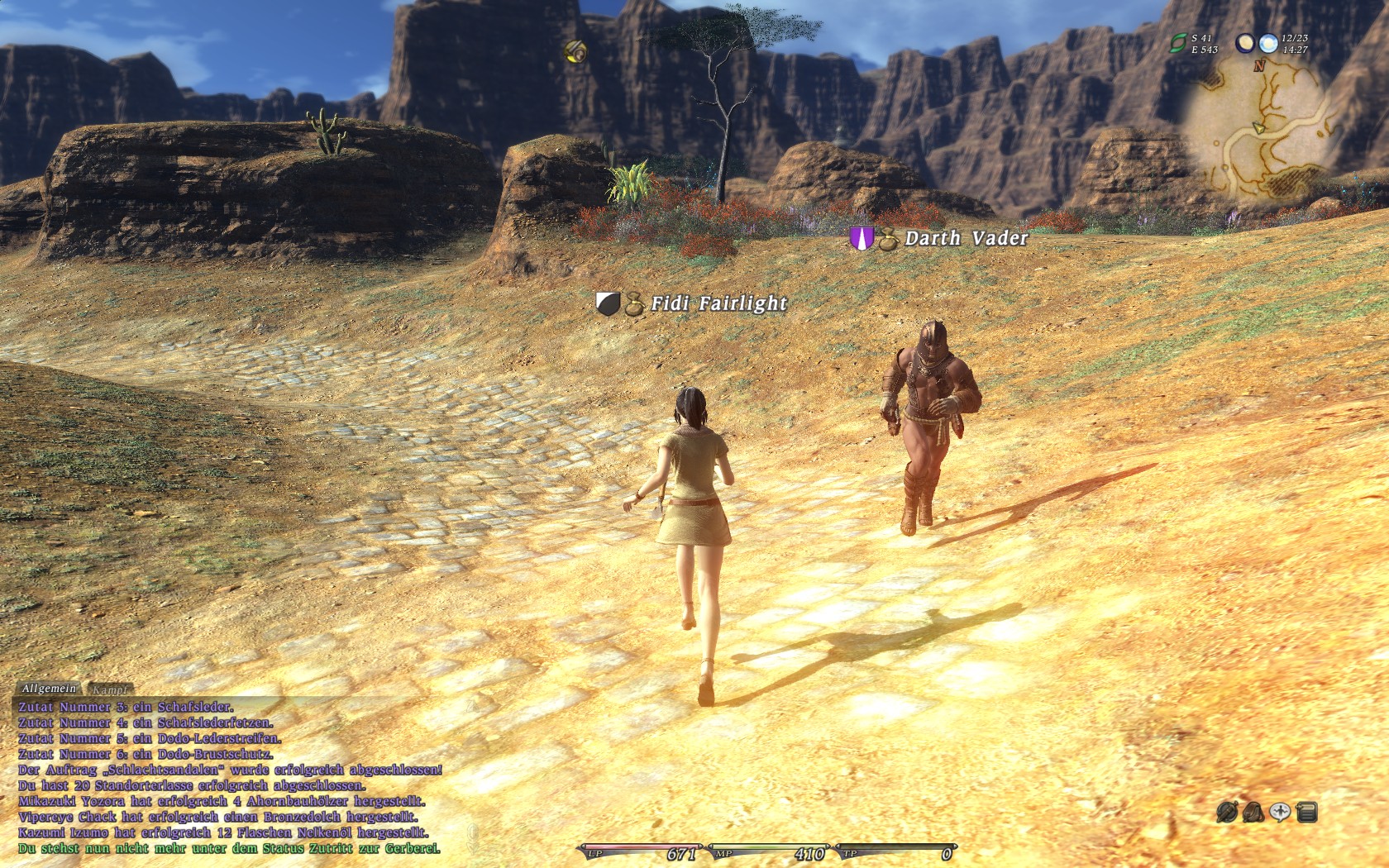
Task: Open the Kampf chat tab
Action: click(110, 689)
